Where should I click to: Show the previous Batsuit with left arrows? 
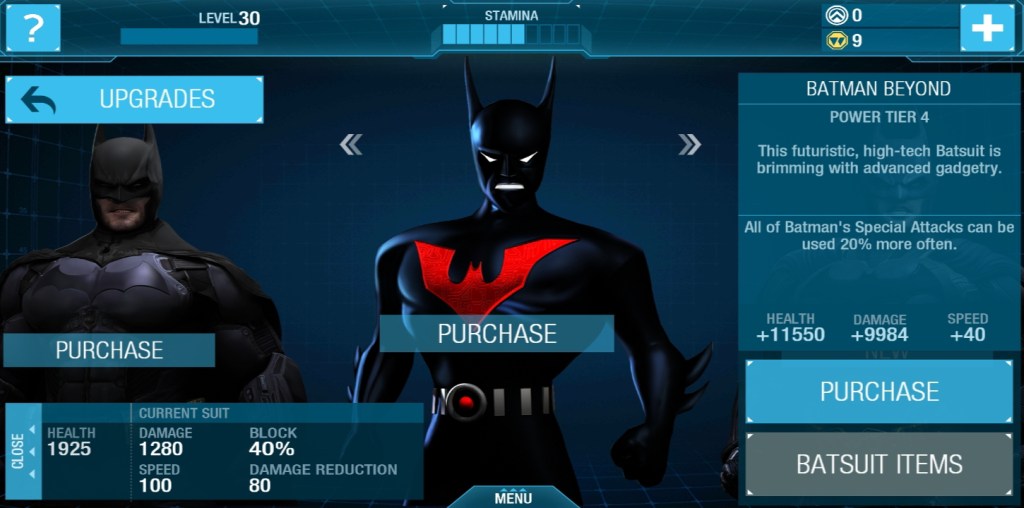351,145
